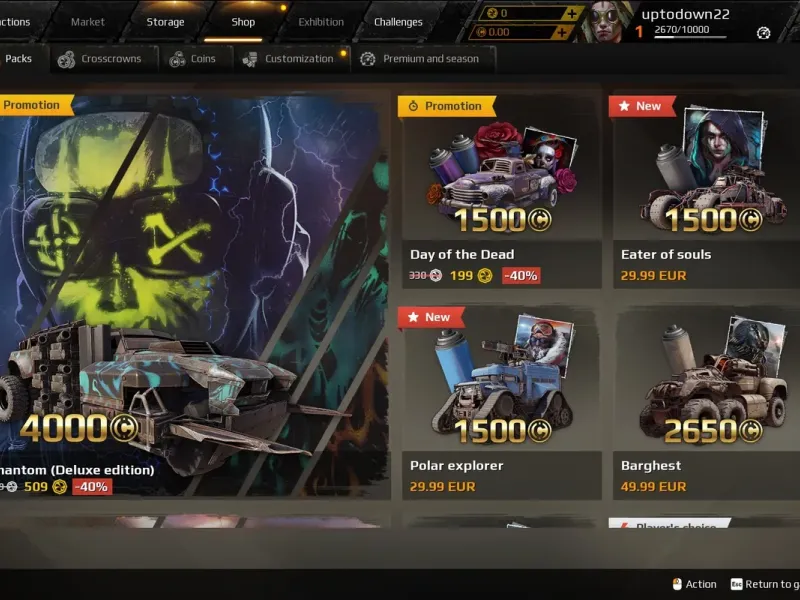Show the Packs shop category
The height and width of the screenshot is (600, 800).
[x=18, y=59]
